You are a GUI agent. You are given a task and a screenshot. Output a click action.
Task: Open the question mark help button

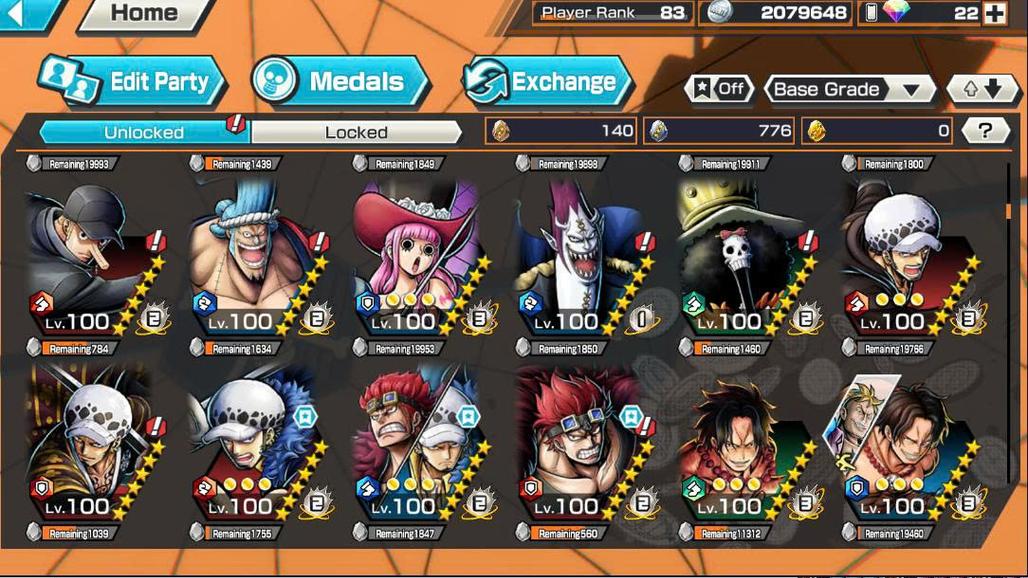coord(985,130)
